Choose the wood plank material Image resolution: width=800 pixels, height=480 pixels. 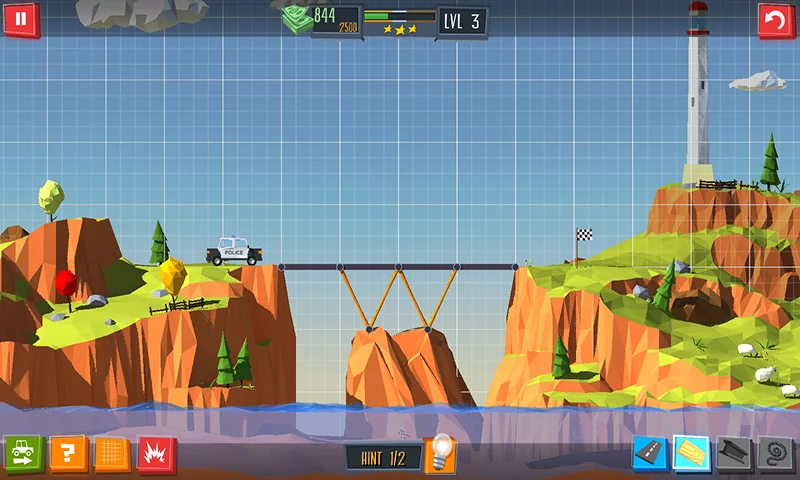691,455
